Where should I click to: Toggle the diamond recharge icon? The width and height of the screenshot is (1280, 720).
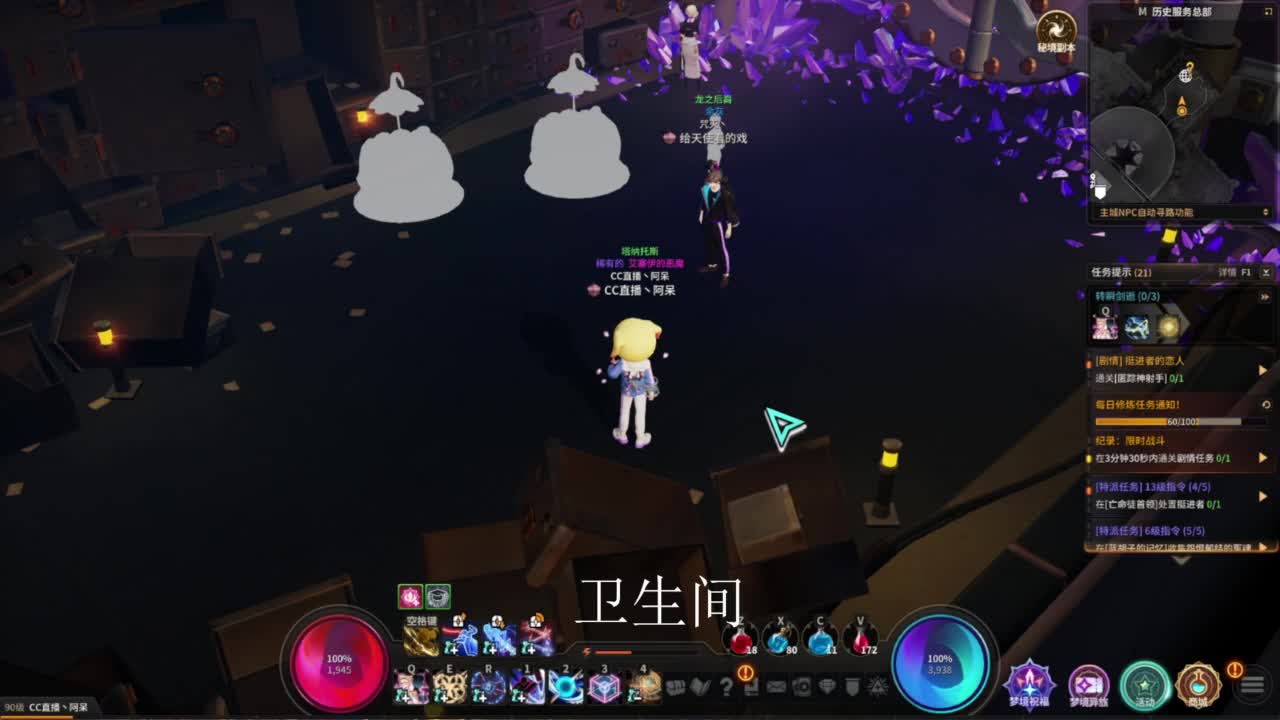coord(828,687)
